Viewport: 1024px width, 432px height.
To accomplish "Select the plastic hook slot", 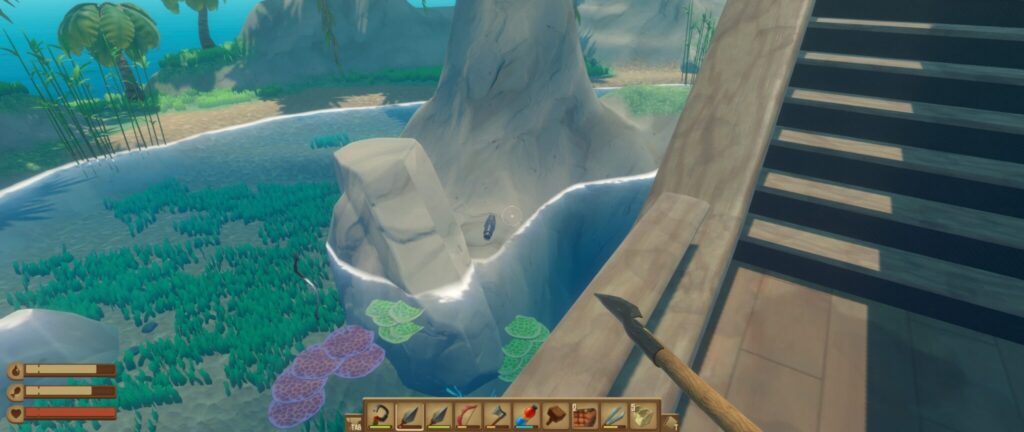I will [x=381, y=415].
